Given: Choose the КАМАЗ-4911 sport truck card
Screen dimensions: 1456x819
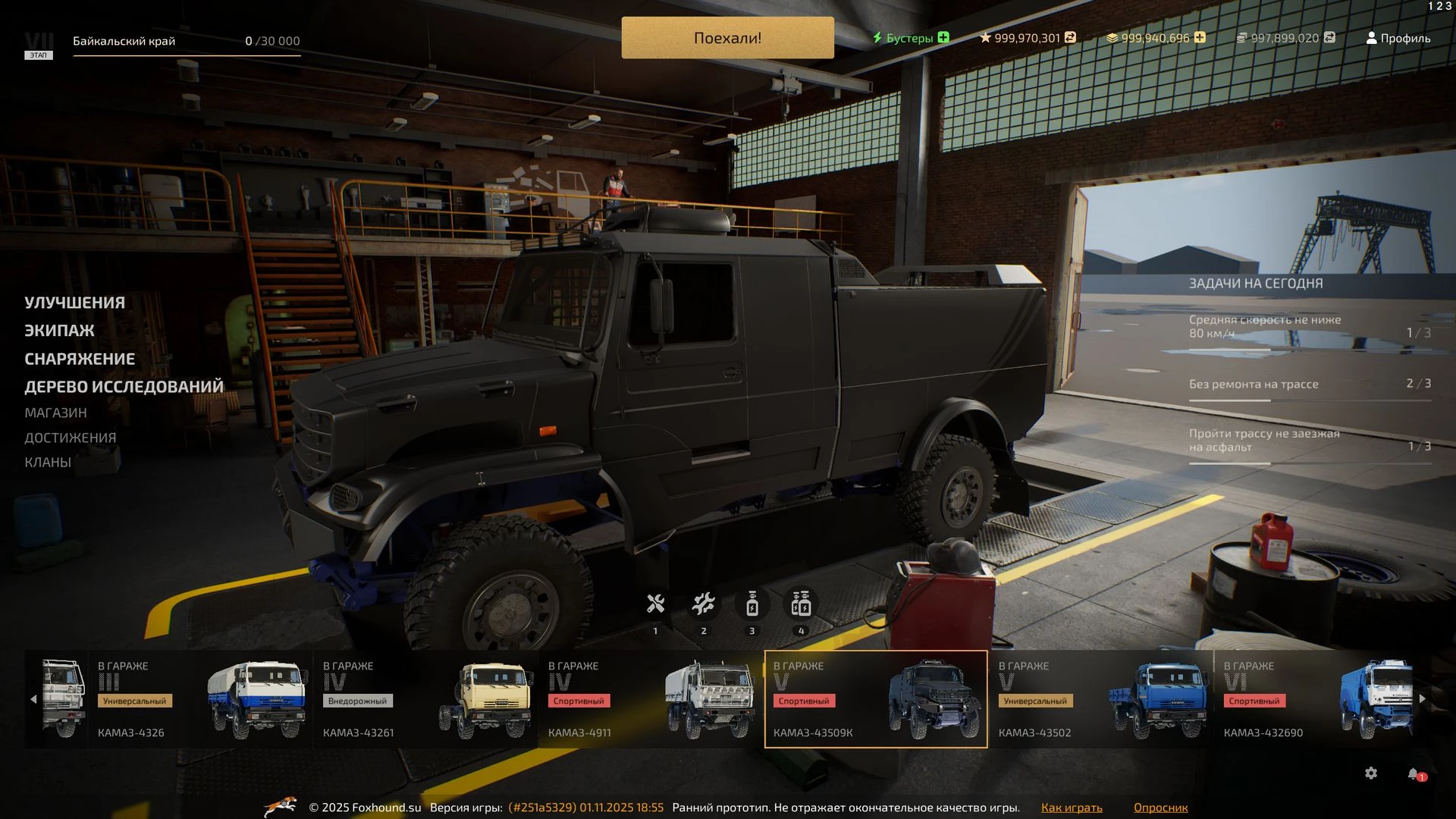Looking at the screenshot, I should [x=651, y=699].
